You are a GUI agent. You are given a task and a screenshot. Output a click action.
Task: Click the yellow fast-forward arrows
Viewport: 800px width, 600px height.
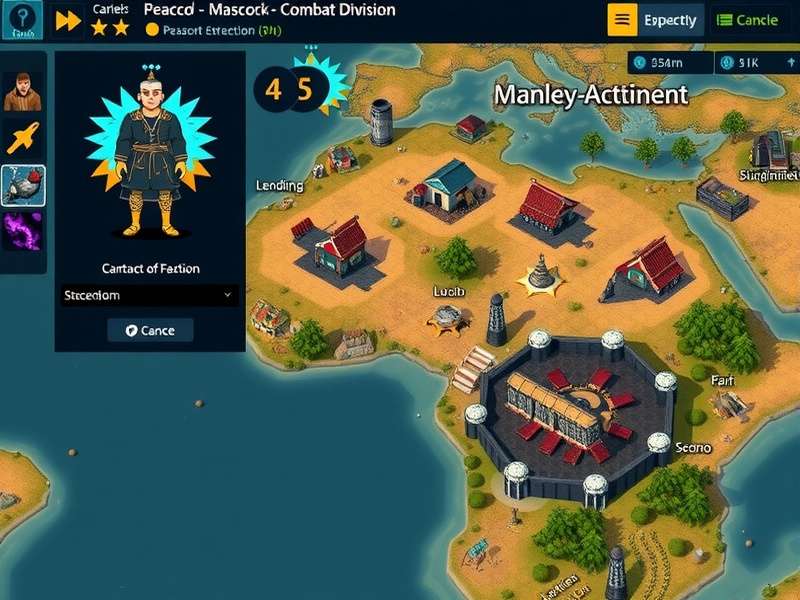pyautogui.click(x=68, y=20)
